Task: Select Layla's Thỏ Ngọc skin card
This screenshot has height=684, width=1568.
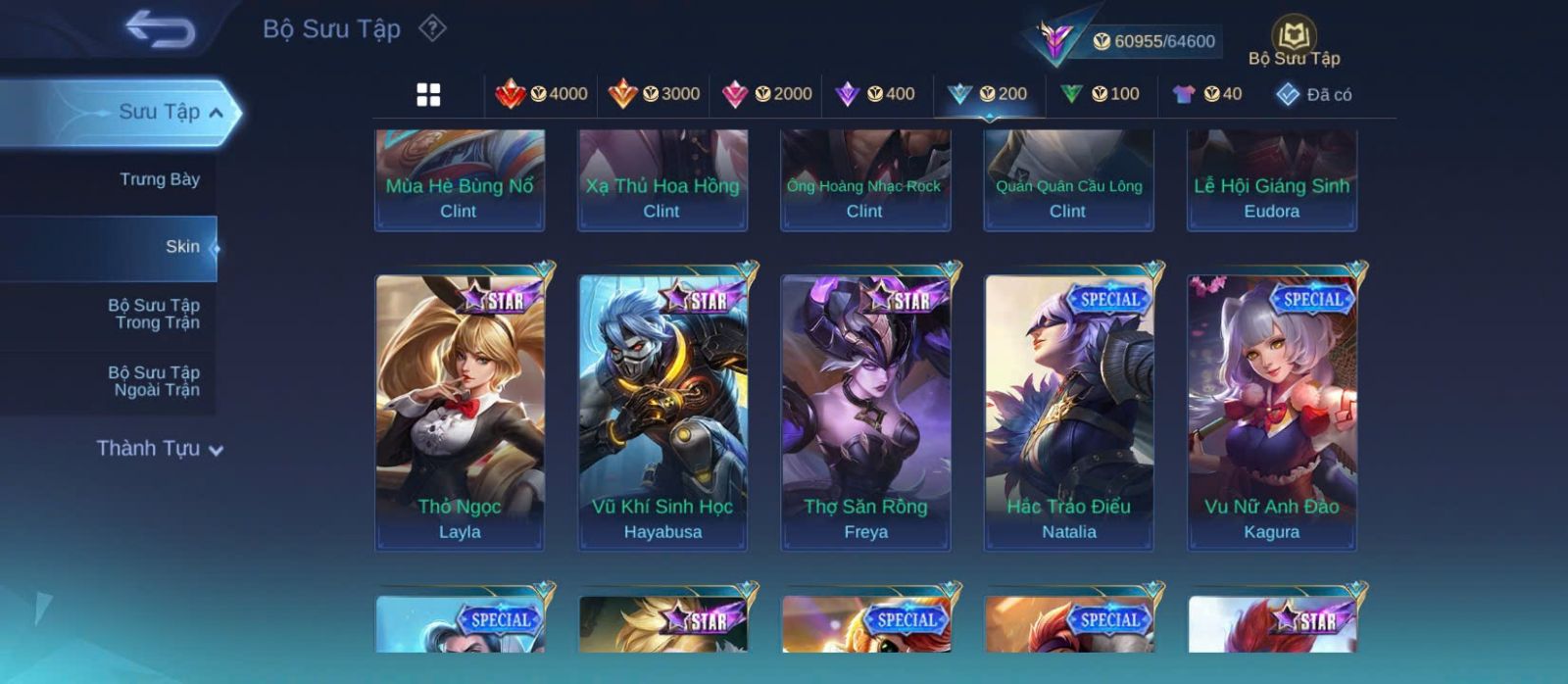Action: click(x=460, y=412)
